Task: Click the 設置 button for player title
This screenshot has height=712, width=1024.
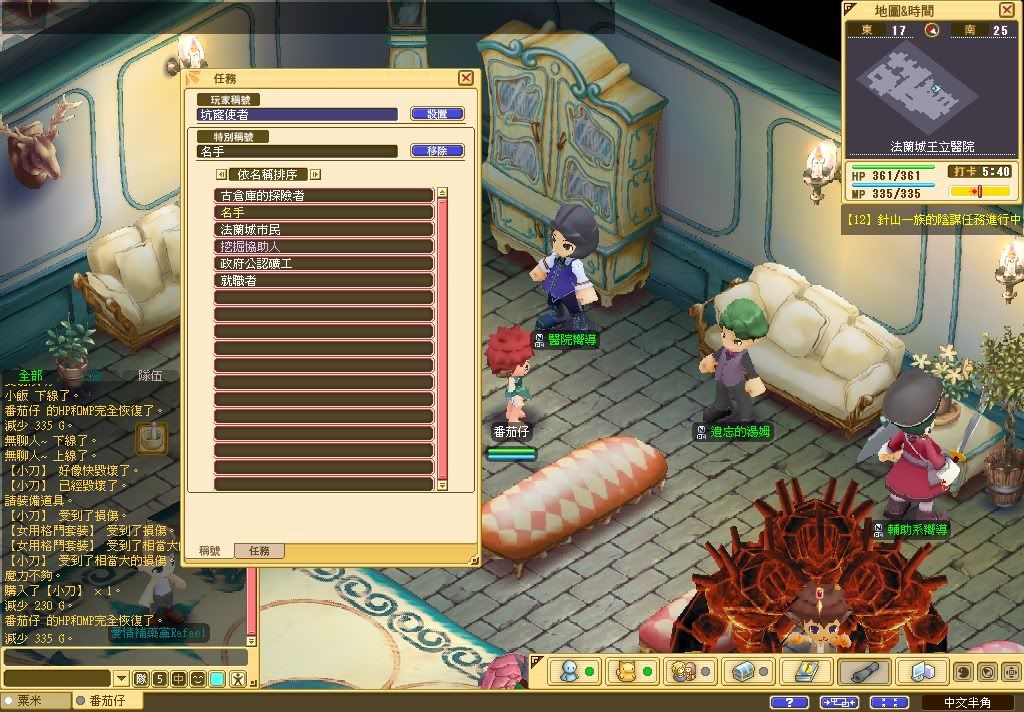Action: (437, 114)
